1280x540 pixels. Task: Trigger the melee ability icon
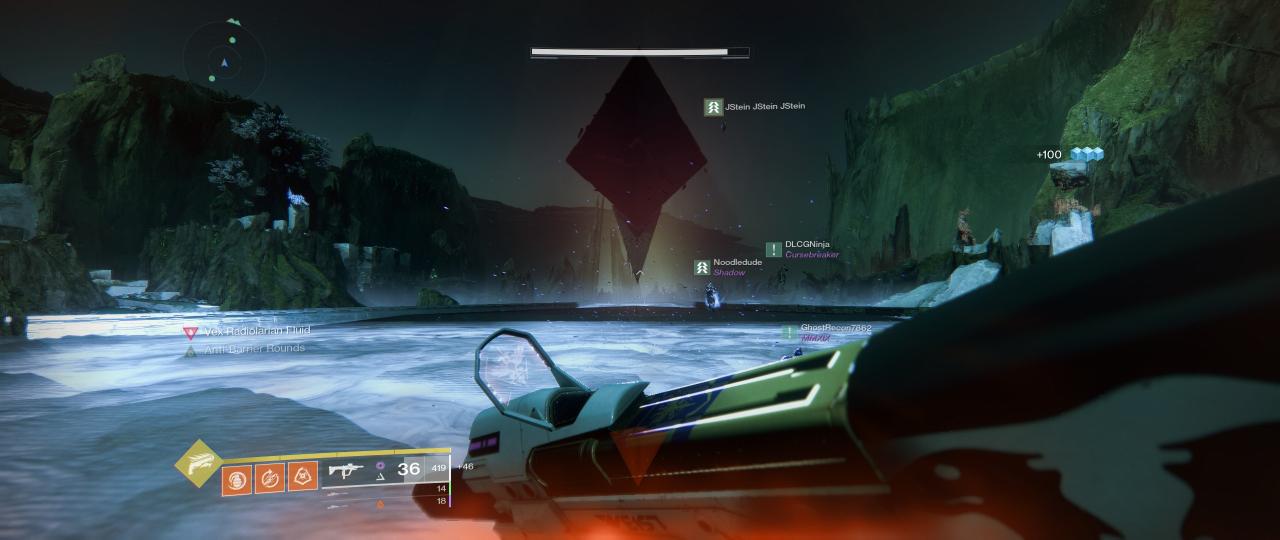point(270,477)
